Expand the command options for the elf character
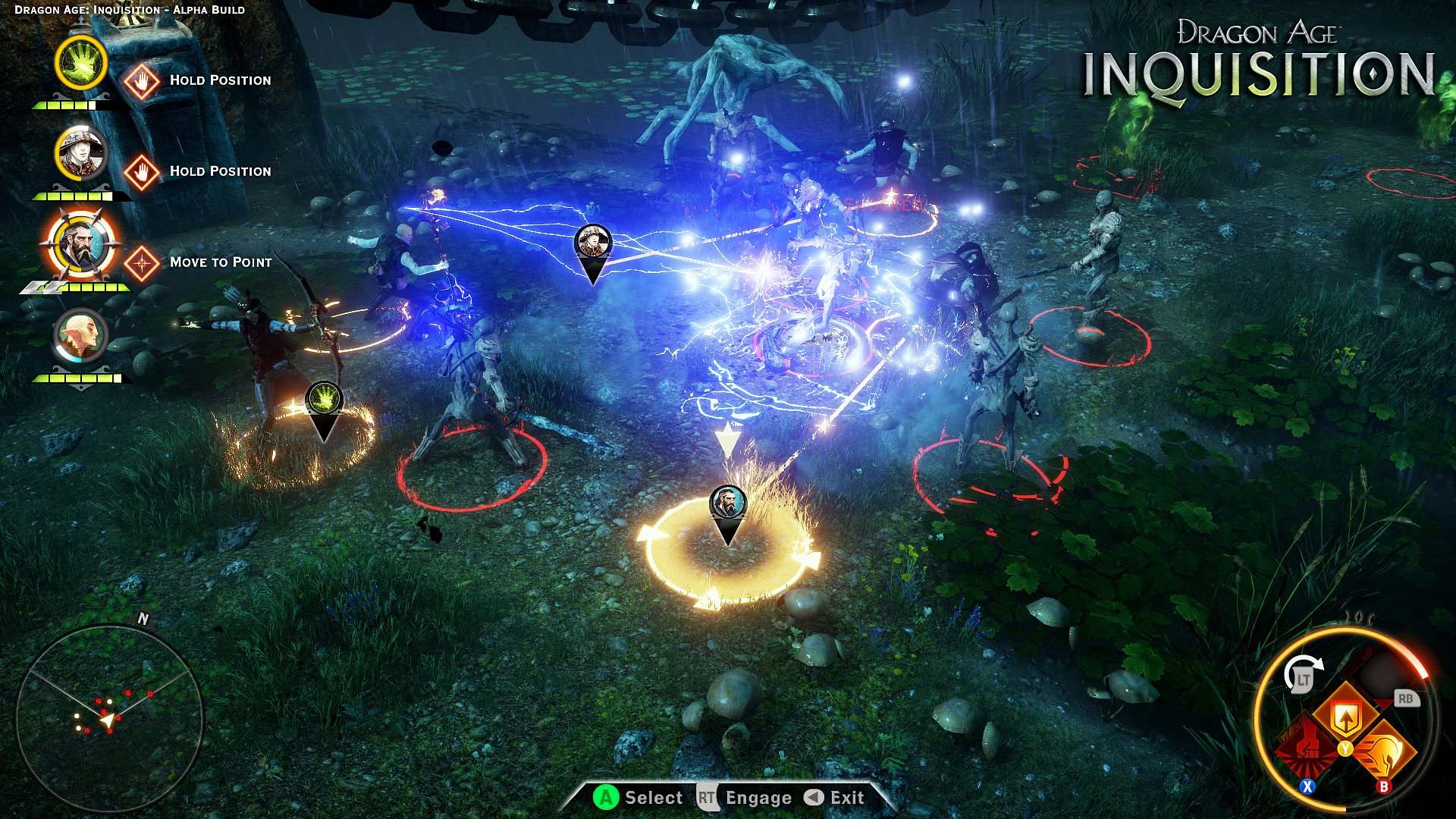This screenshot has height=819, width=1456. [x=79, y=336]
